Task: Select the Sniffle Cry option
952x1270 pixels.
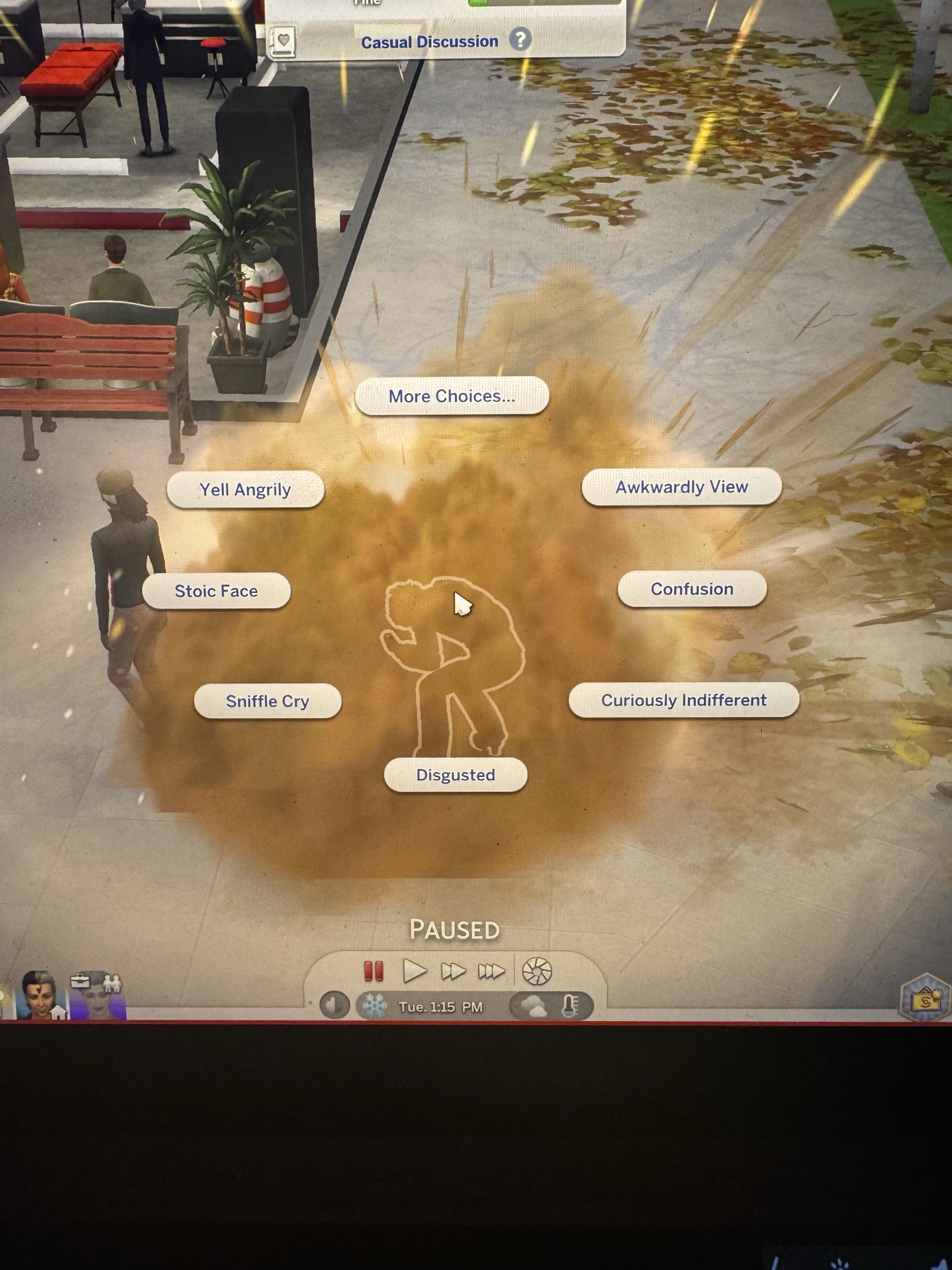Action: tap(267, 701)
